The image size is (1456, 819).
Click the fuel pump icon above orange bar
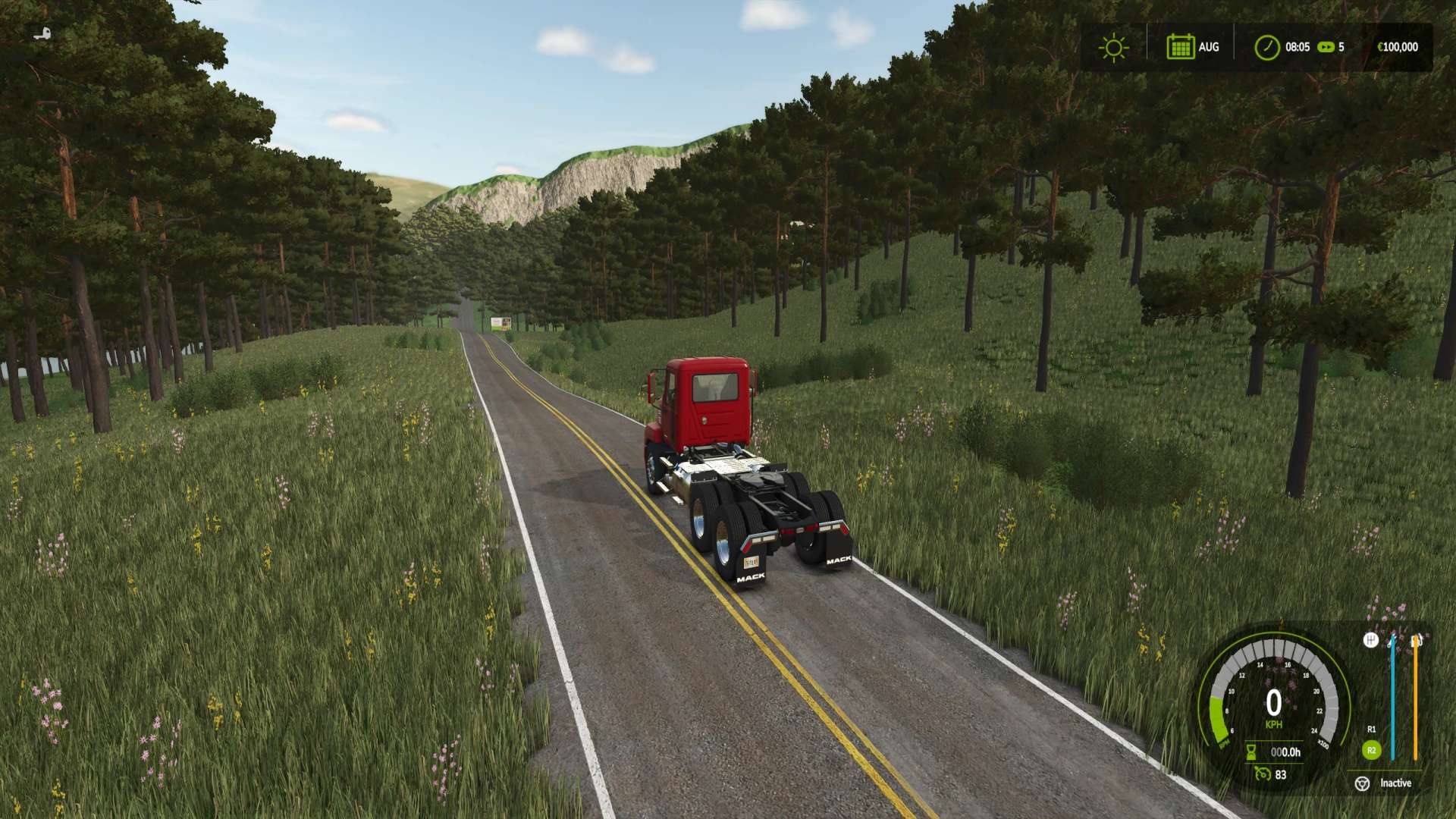click(x=1416, y=642)
